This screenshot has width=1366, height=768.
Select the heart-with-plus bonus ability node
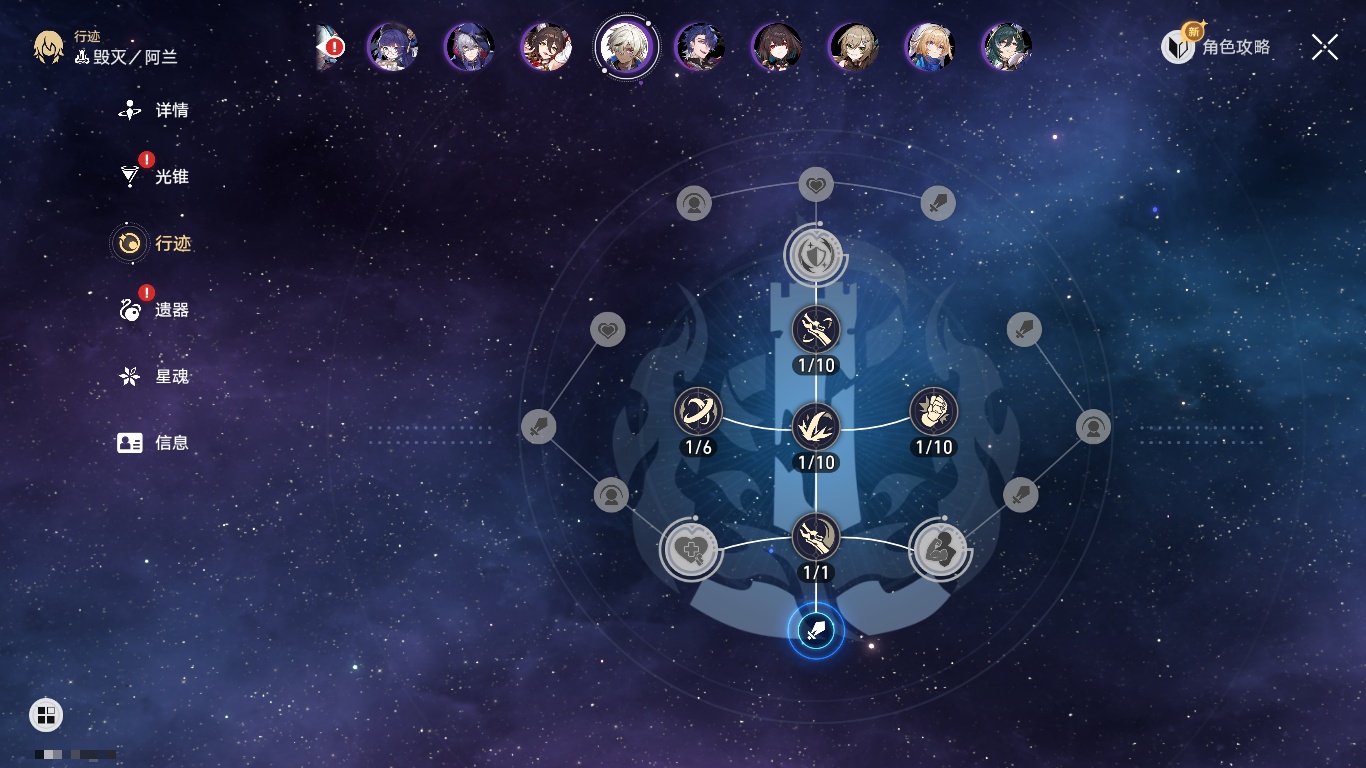pyautogui.click(x=690, y=548)
